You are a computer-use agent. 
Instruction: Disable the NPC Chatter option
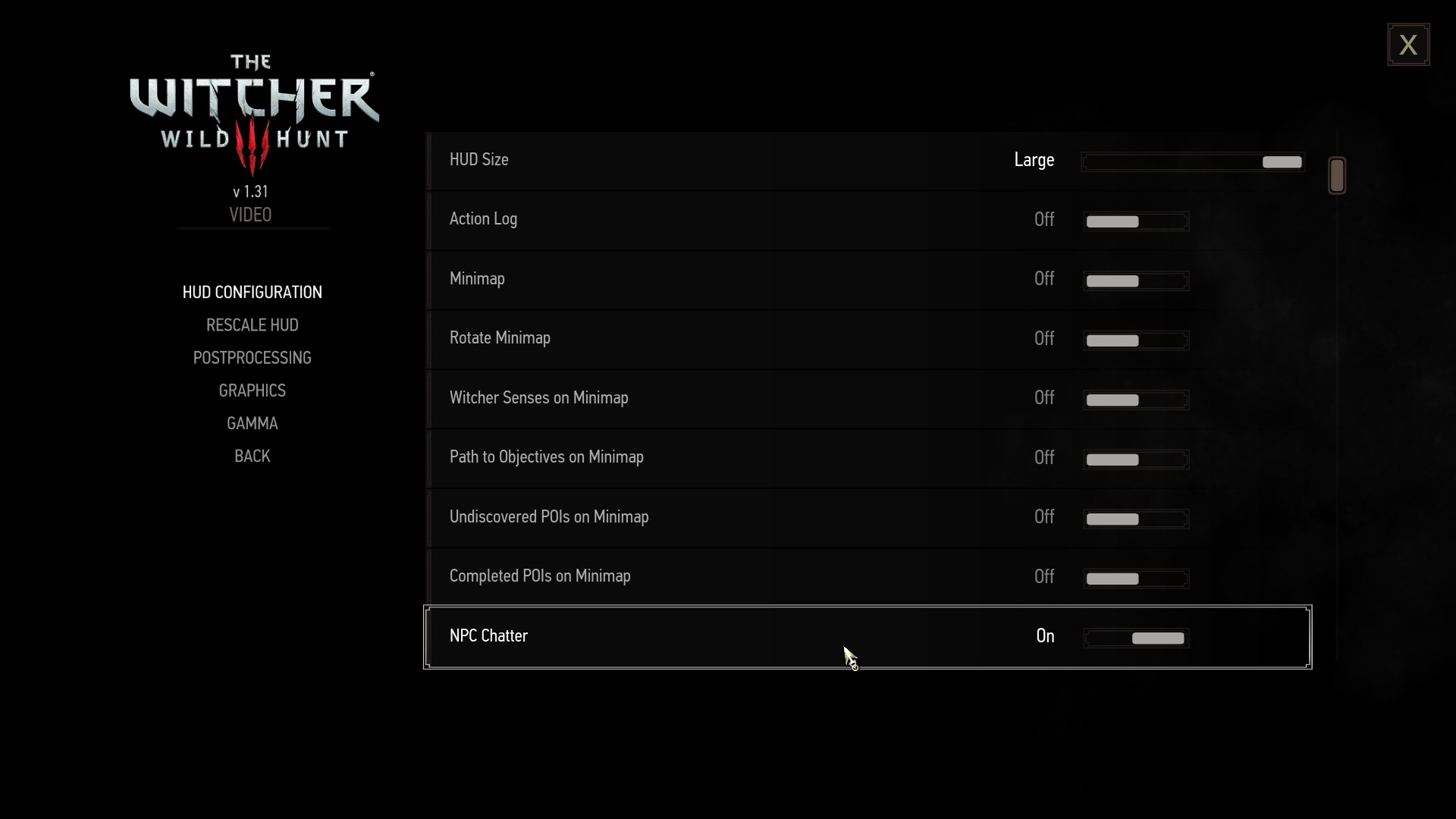click(x=1135, y=638)
